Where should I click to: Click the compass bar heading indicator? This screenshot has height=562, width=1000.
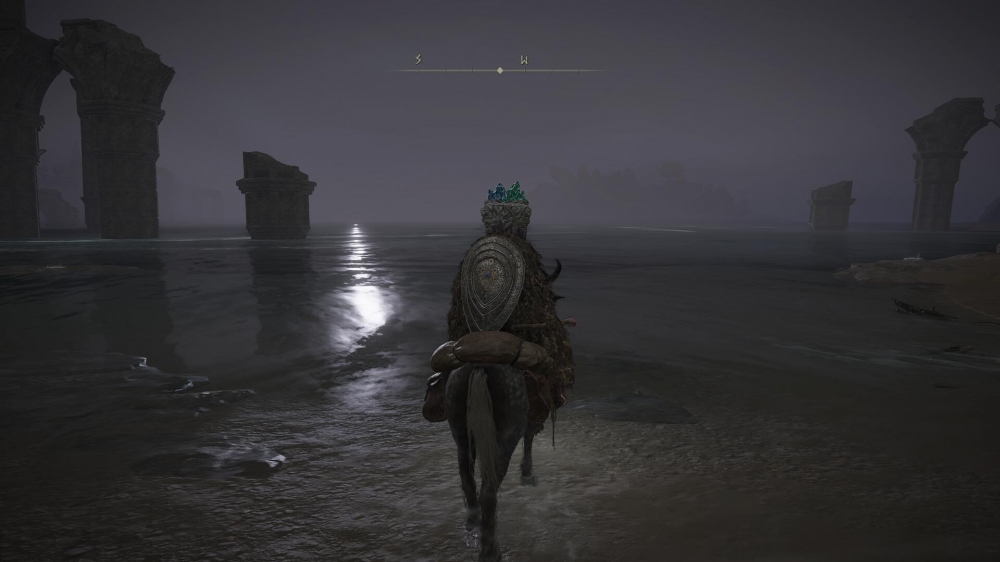(500, 70)
